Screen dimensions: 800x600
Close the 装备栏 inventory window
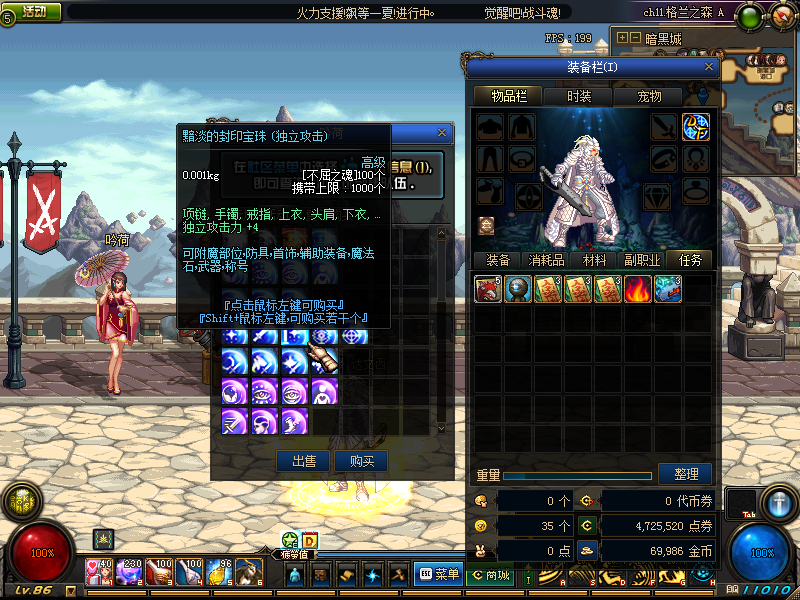point(710,67)
